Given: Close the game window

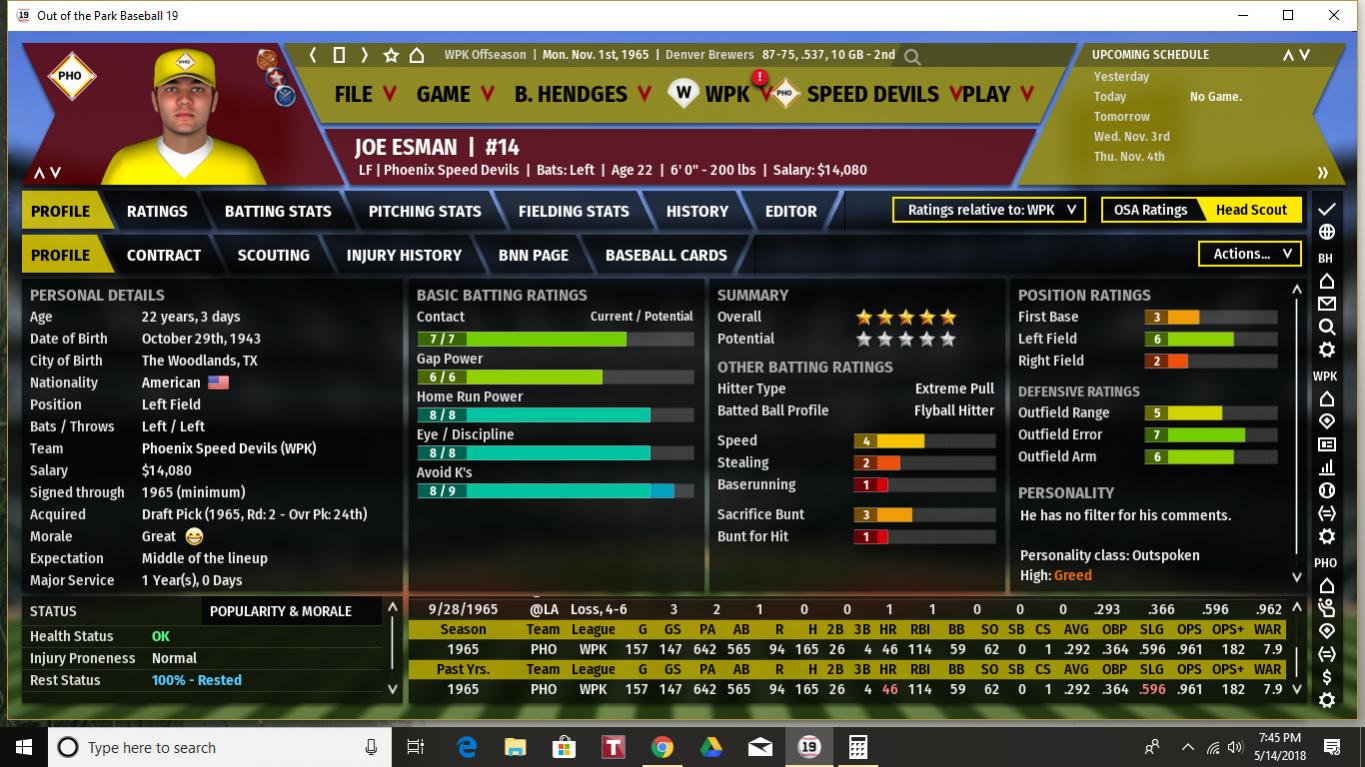Looking at the screenshot, I should pyautogui.click(x=1334, y=15).
